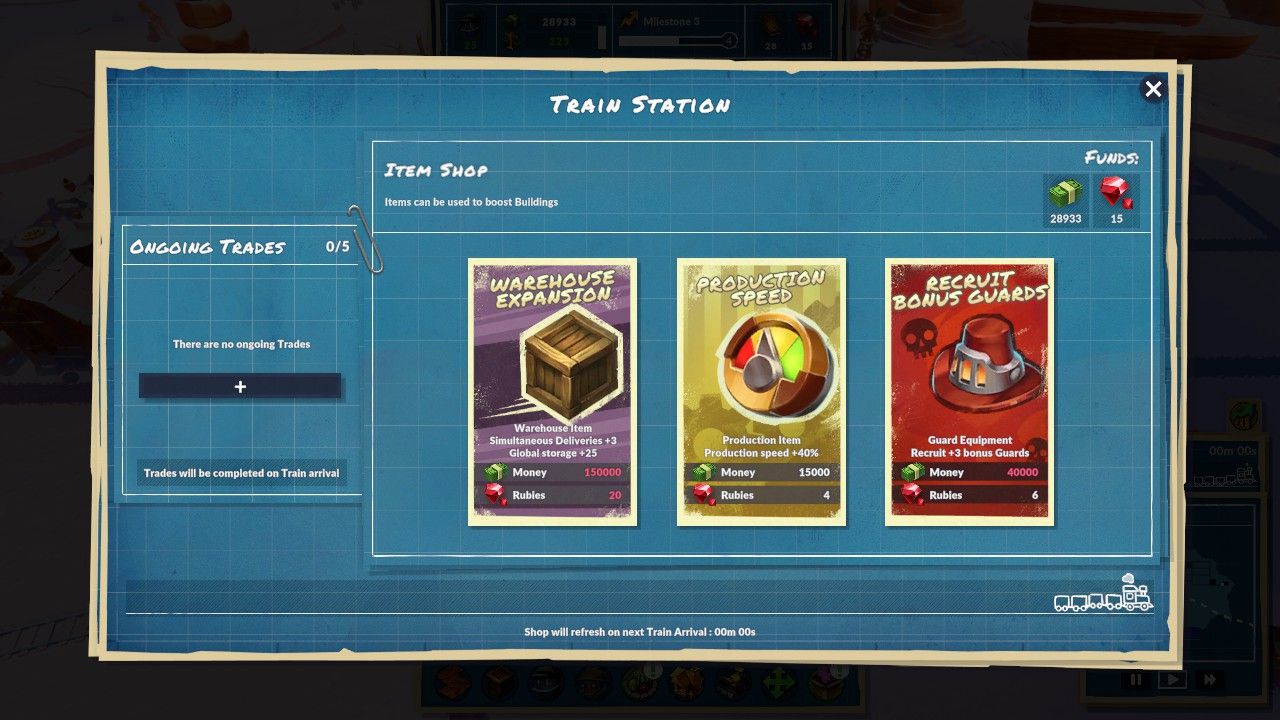
Task: Click the rubies icon in the Funds panel
Action: pyautogui.click(x=1117, y=192)
